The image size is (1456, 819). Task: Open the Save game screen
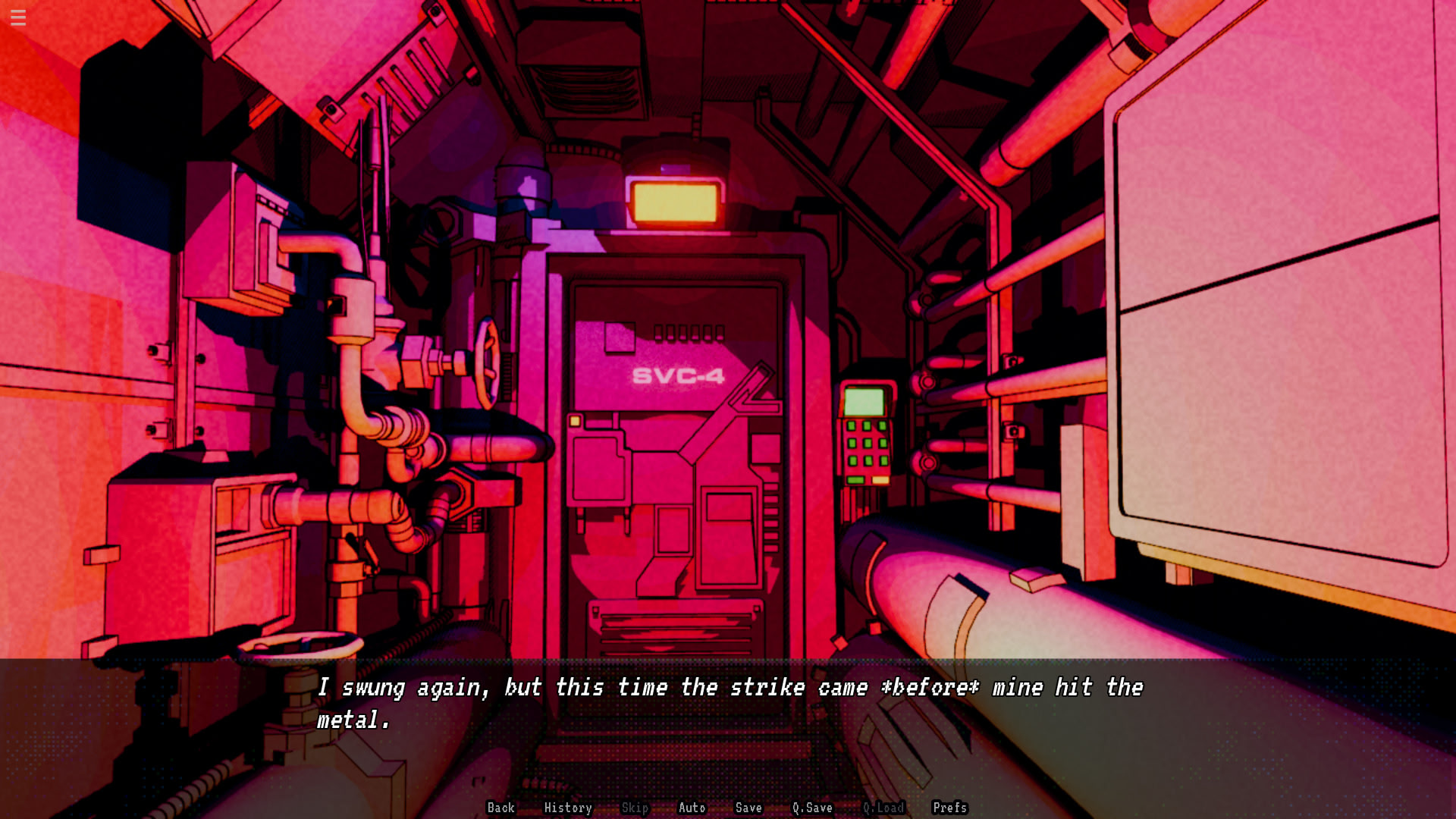coord(748,808)
